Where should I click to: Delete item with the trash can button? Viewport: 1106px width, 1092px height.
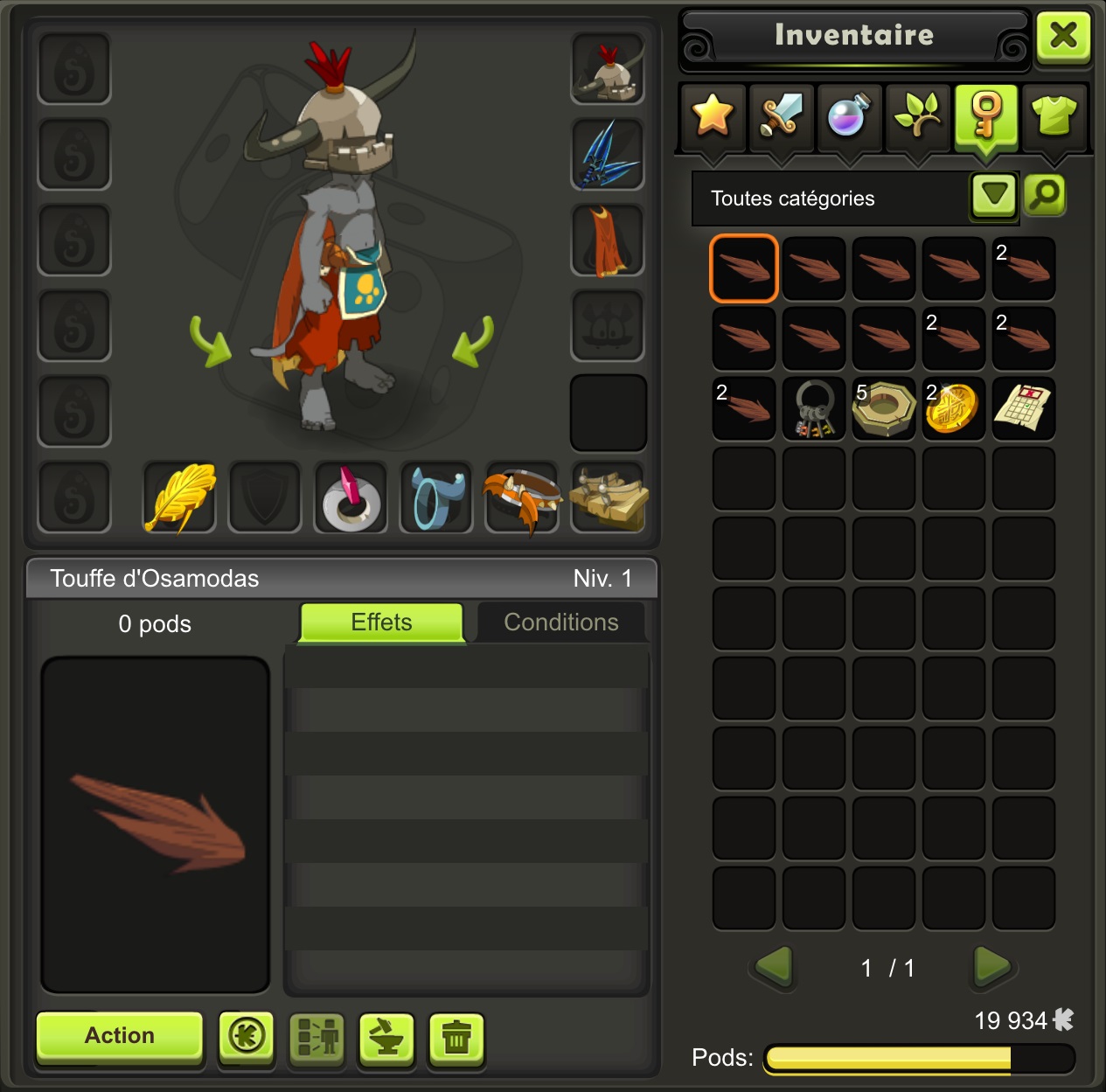(456, 1039)
